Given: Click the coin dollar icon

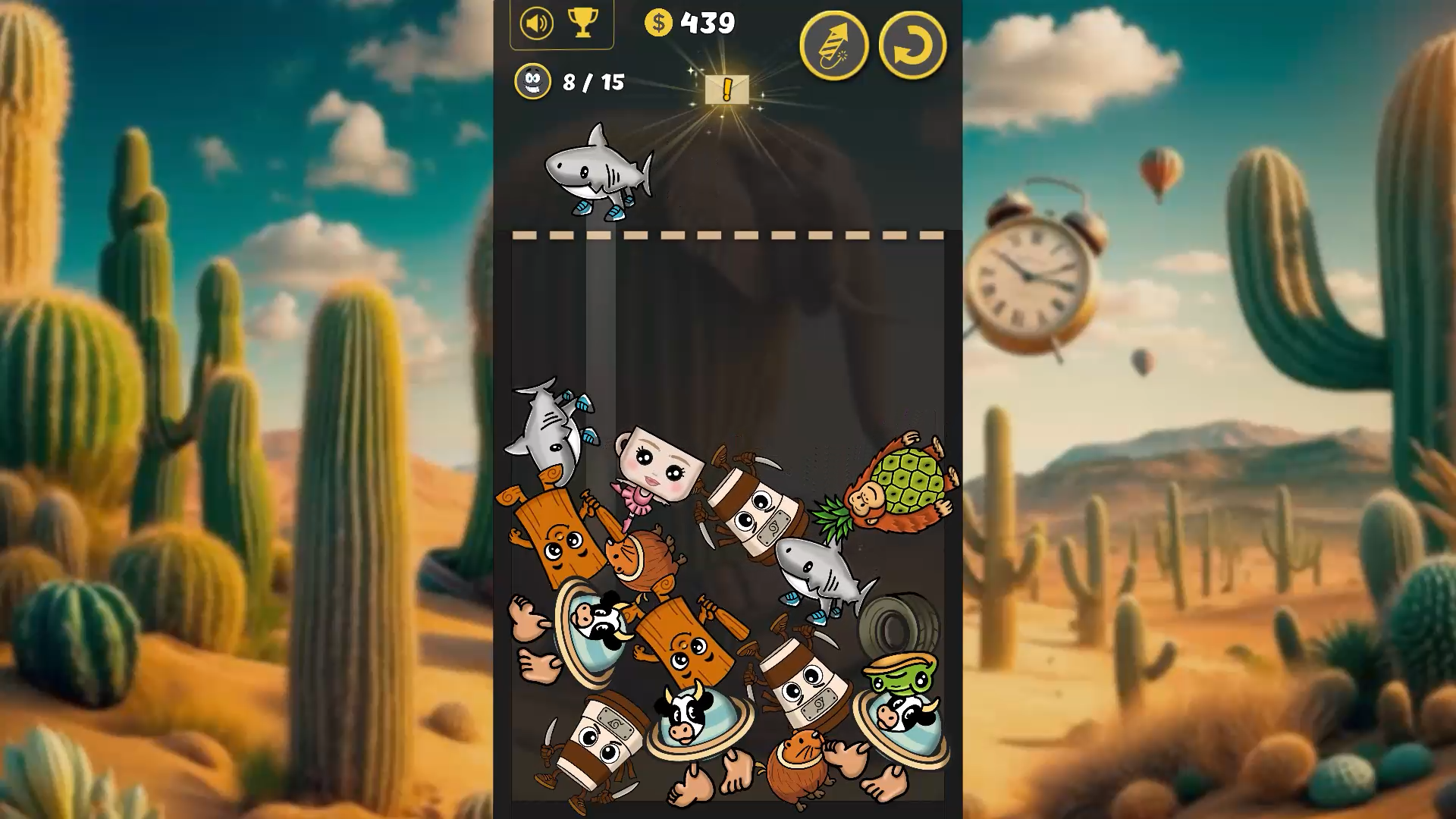Looking at the screenshot, I should point(658,24).
